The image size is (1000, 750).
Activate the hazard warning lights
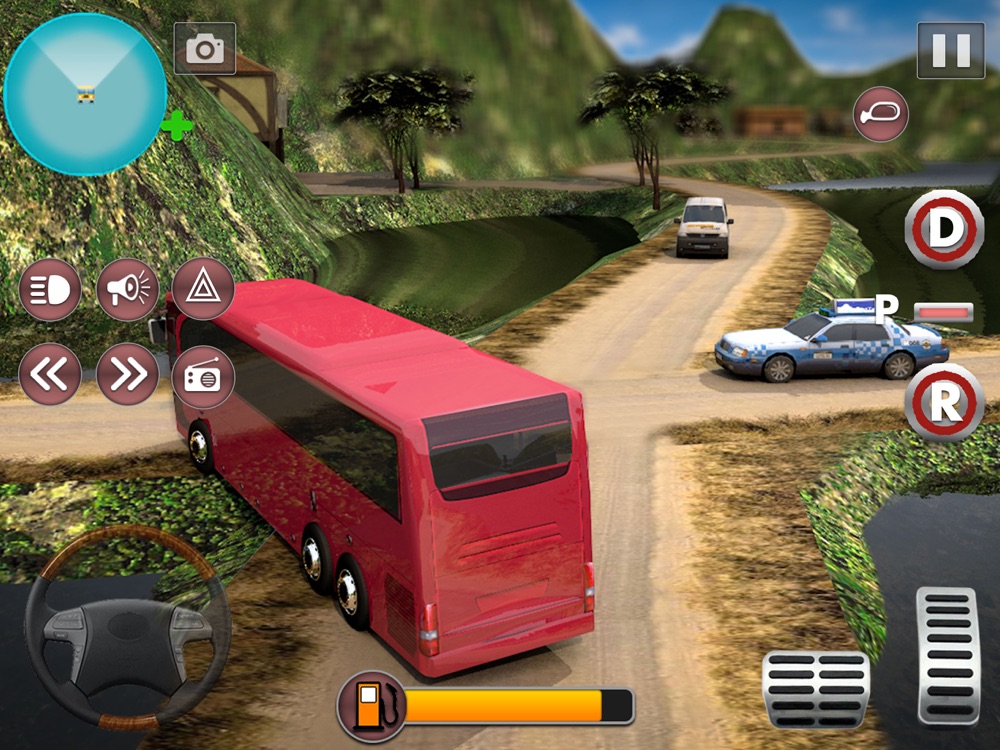coord(203,290)
